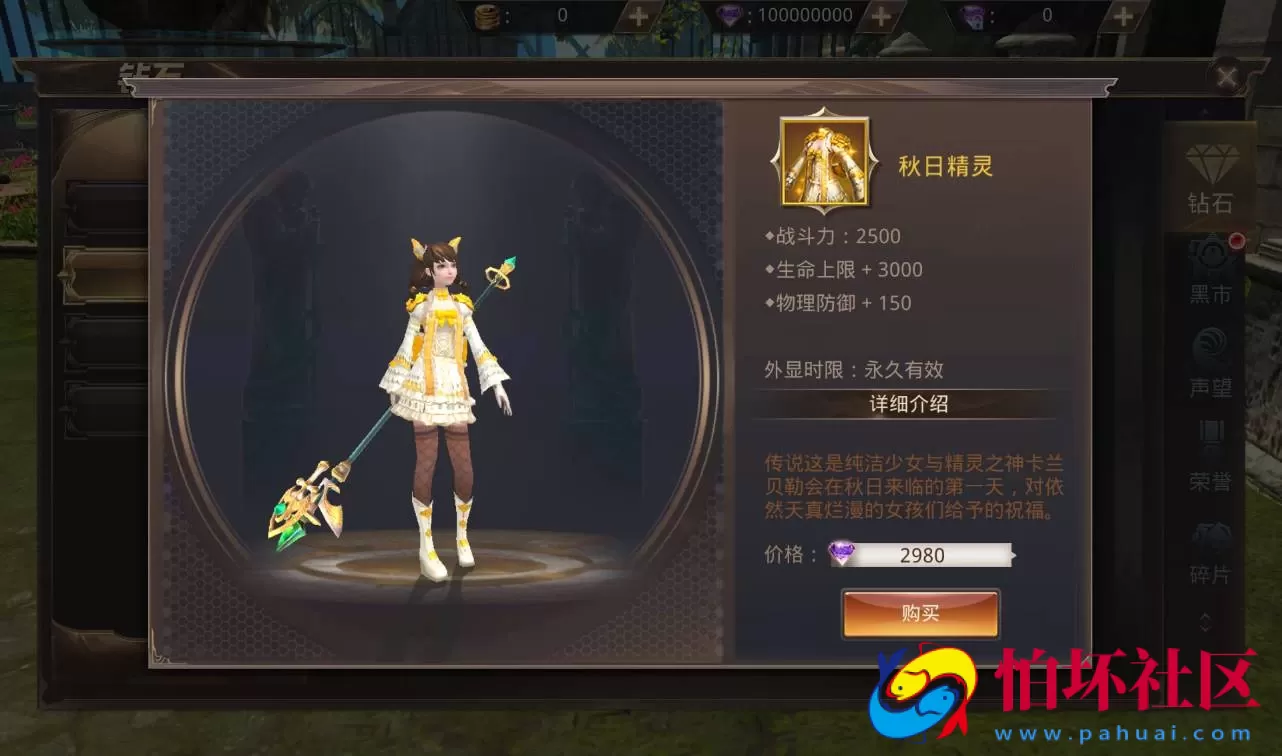Click the 秋日精灵 costume preview icon

tap(823, 160)
